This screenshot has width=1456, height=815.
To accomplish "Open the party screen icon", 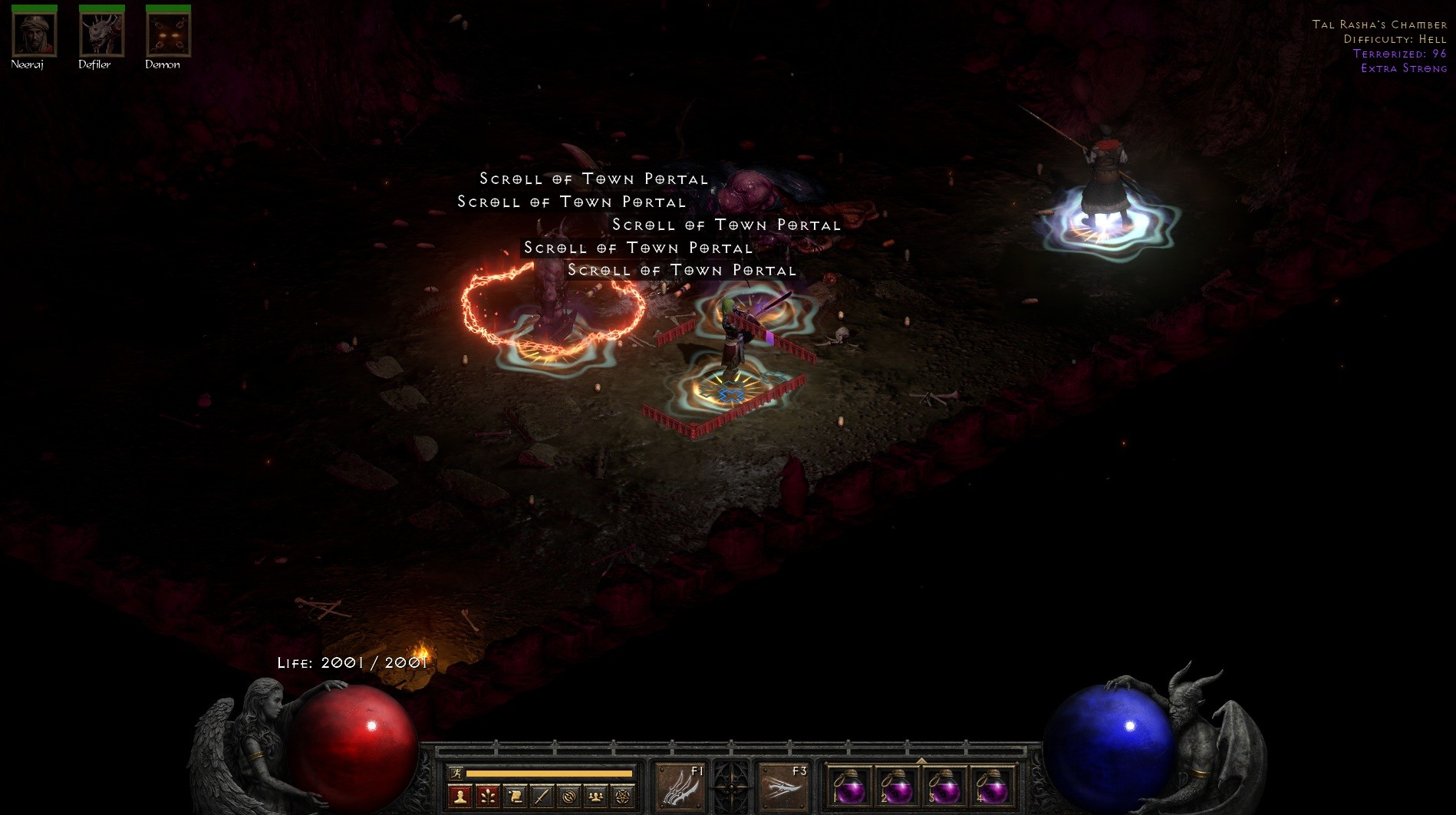I will (596, 796).
